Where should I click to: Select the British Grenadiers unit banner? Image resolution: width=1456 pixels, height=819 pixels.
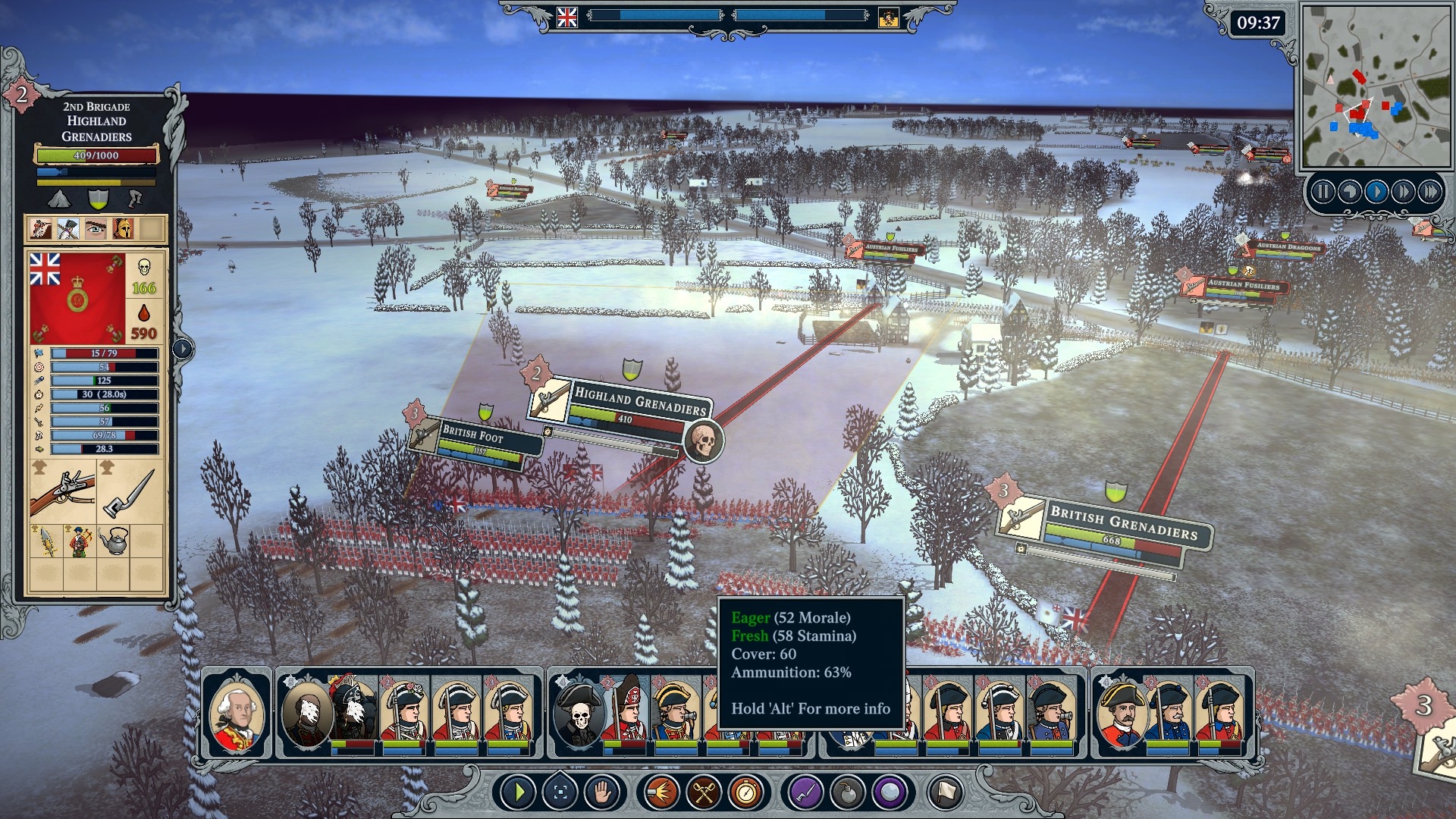[x=1122, y=523]
